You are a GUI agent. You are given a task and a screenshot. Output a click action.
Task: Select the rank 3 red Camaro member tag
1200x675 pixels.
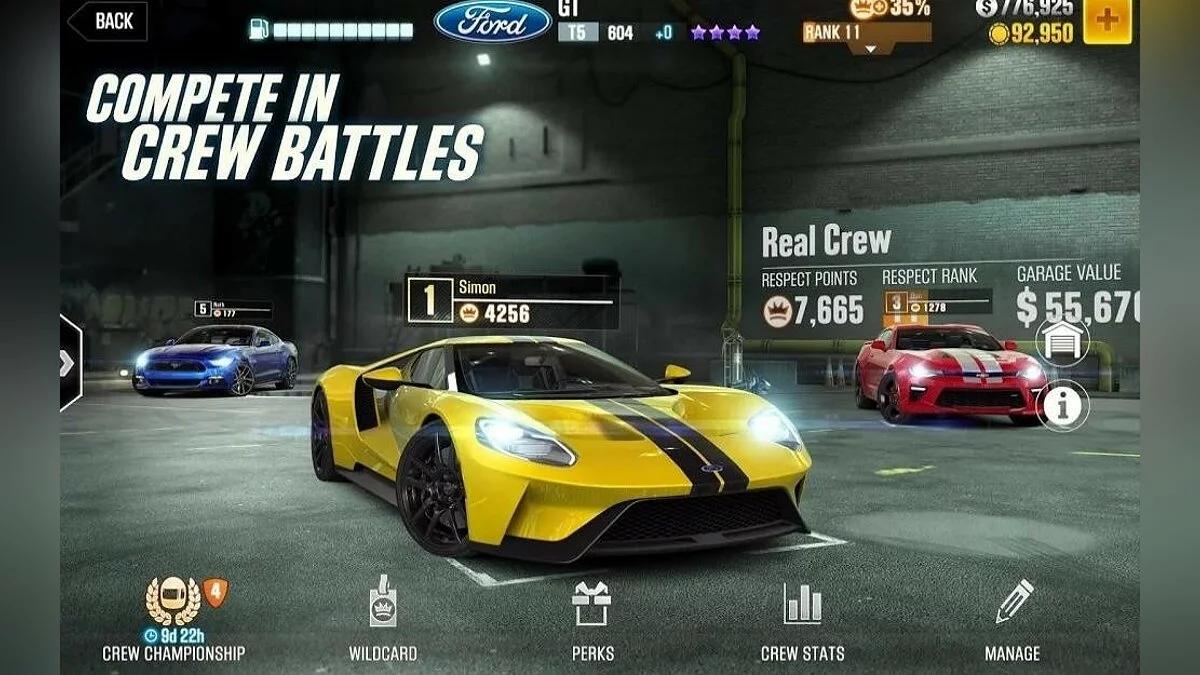tap(936, 302)
